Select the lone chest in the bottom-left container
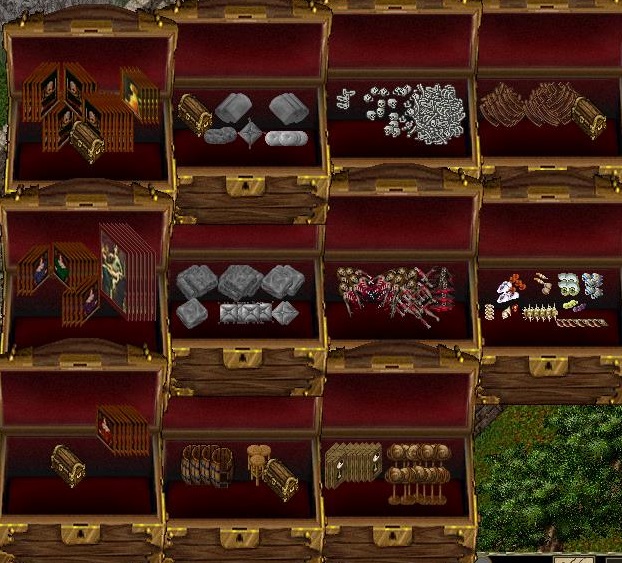 point(68,466)
